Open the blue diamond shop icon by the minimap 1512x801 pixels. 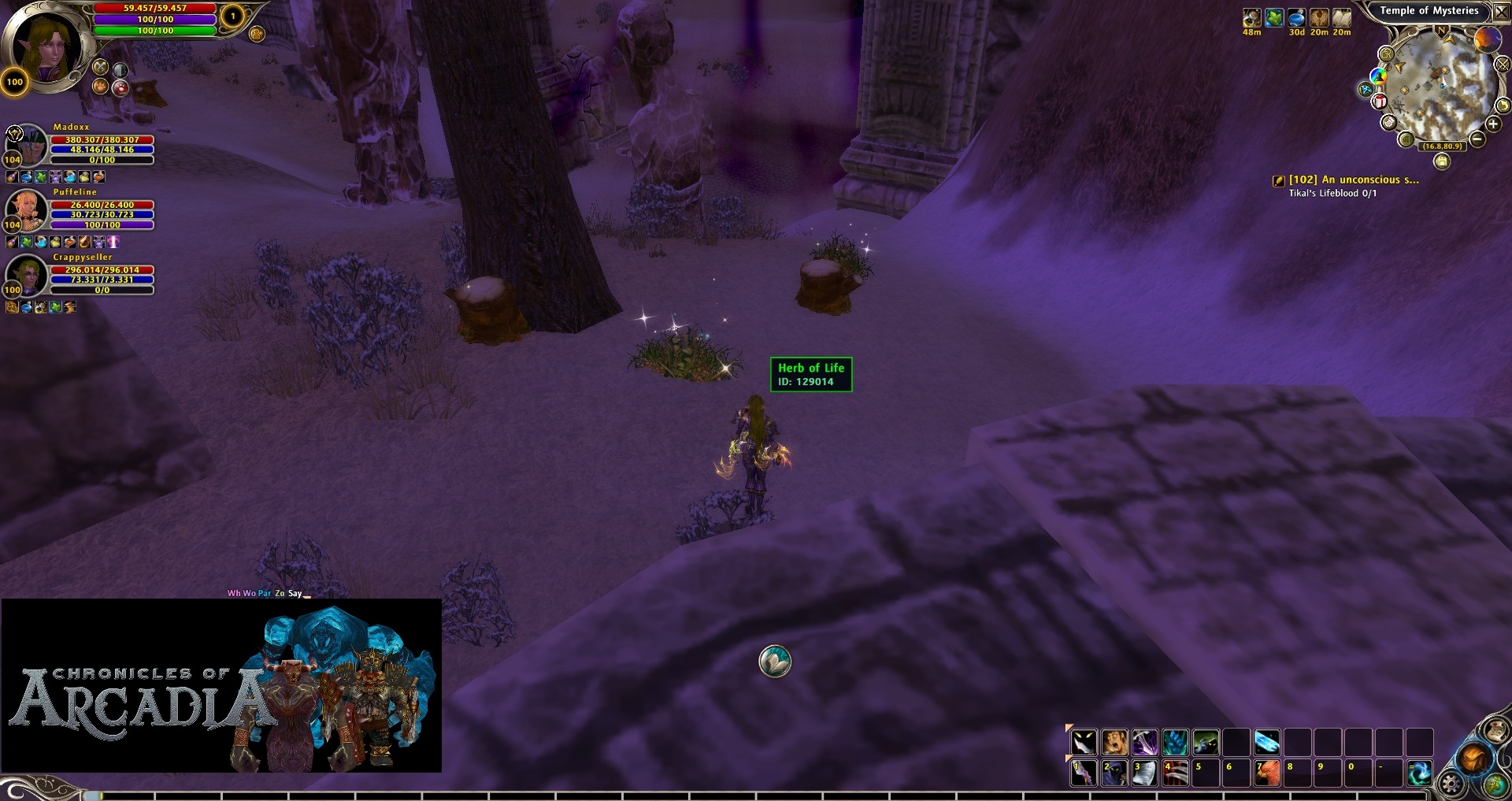pyautogui.click(x=1366, y=90)
